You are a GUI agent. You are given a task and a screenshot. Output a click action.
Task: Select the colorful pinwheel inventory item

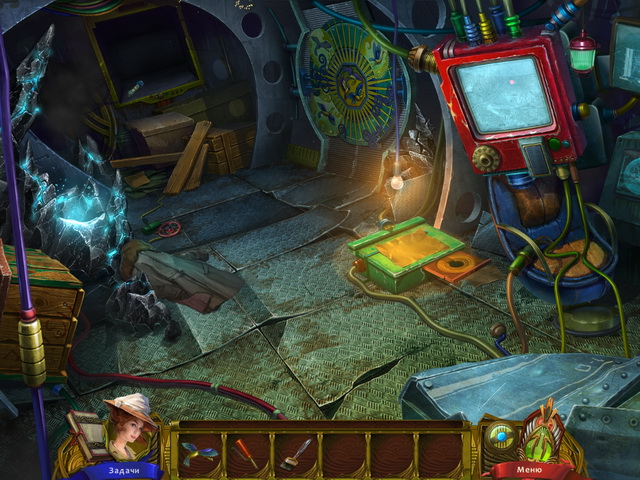pyautogui.click(x=201, y=450)
